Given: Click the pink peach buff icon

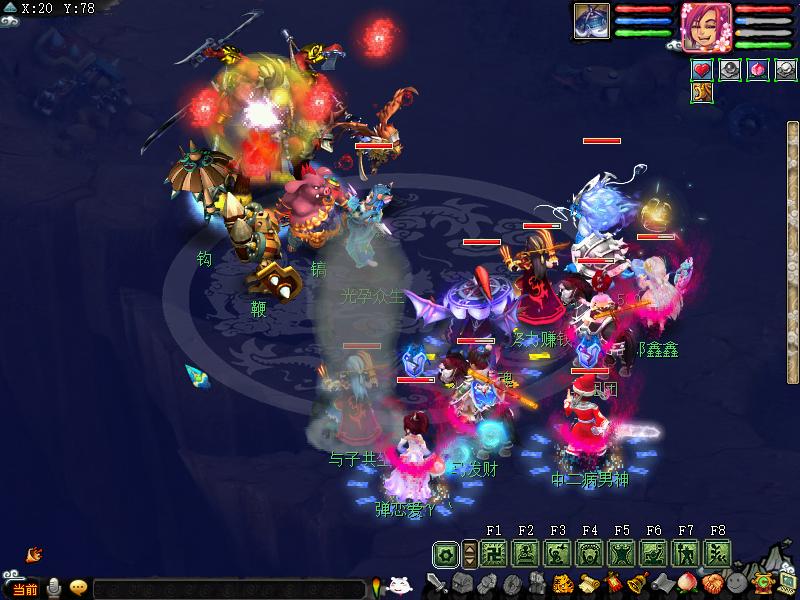Looking at the screenshot, I should point(754,70).
